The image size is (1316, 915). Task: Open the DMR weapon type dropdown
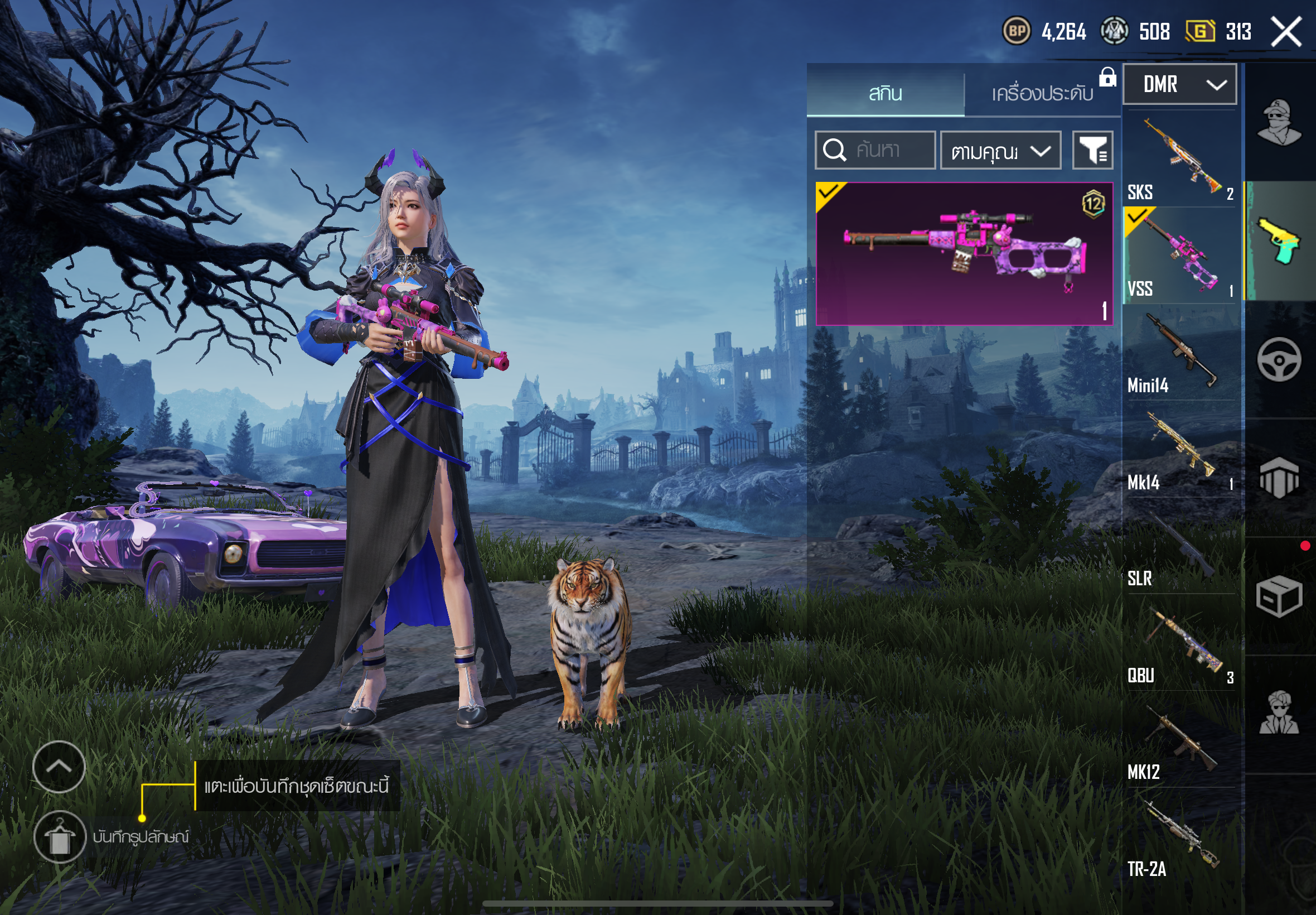tap(1179, 85)
